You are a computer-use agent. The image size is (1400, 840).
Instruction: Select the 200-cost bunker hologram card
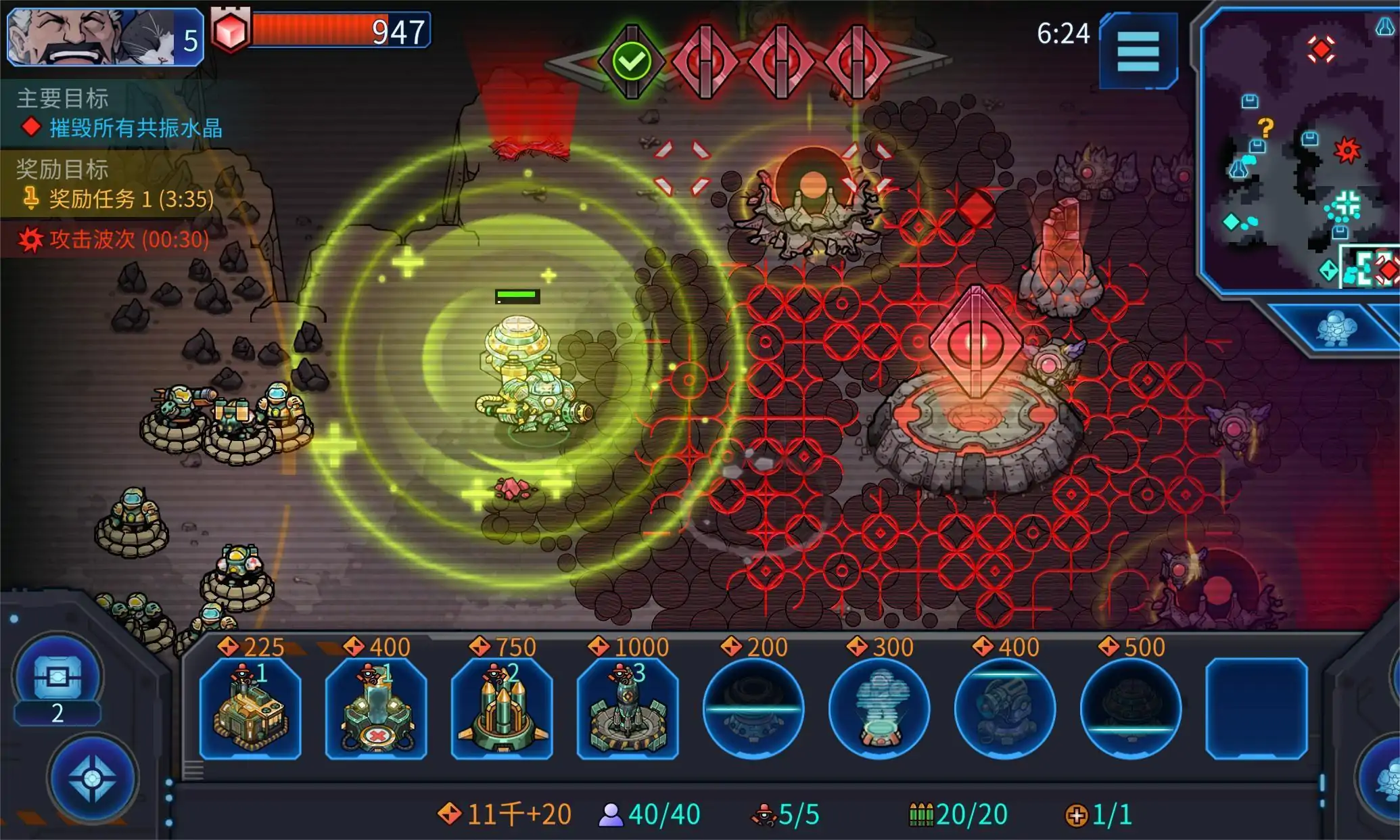point(753,708)
